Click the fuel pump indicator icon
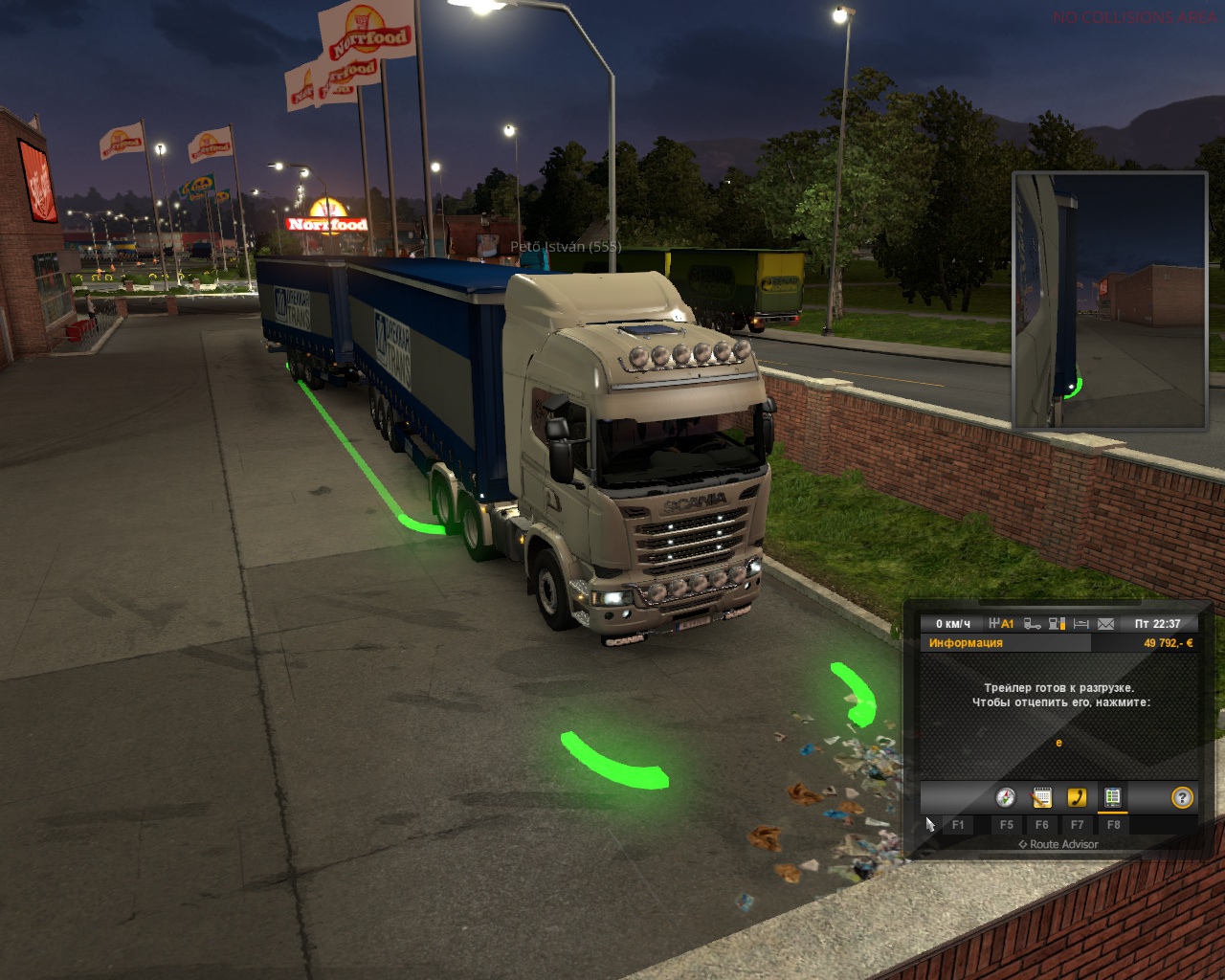 (x=1057, y=624)
